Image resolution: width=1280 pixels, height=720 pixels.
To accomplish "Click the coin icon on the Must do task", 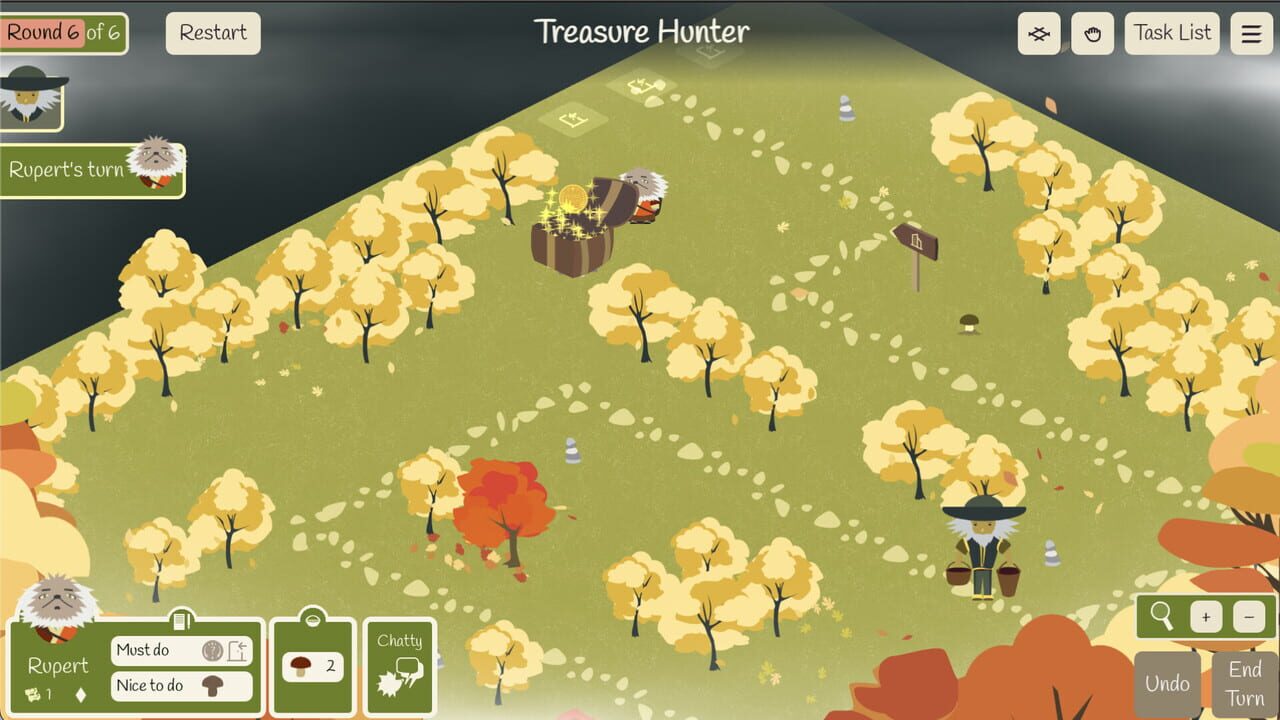I will click(x=213, y=650).
